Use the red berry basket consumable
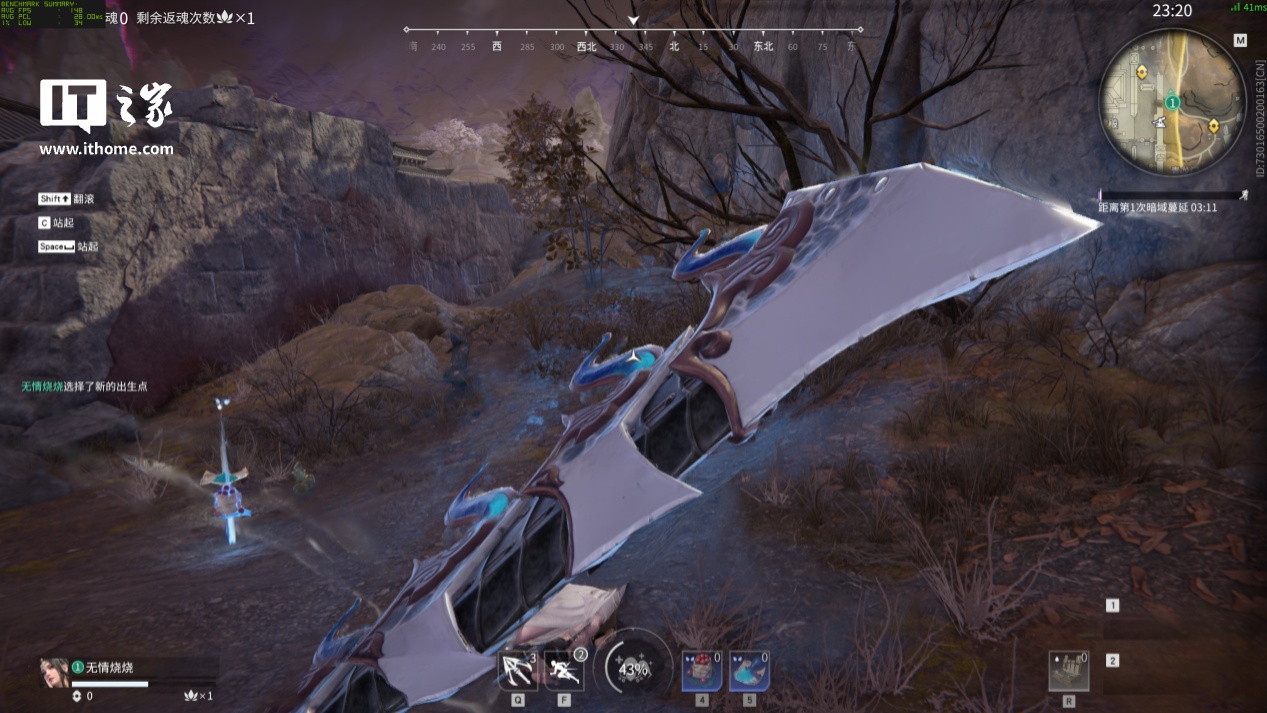 (701, 670)
